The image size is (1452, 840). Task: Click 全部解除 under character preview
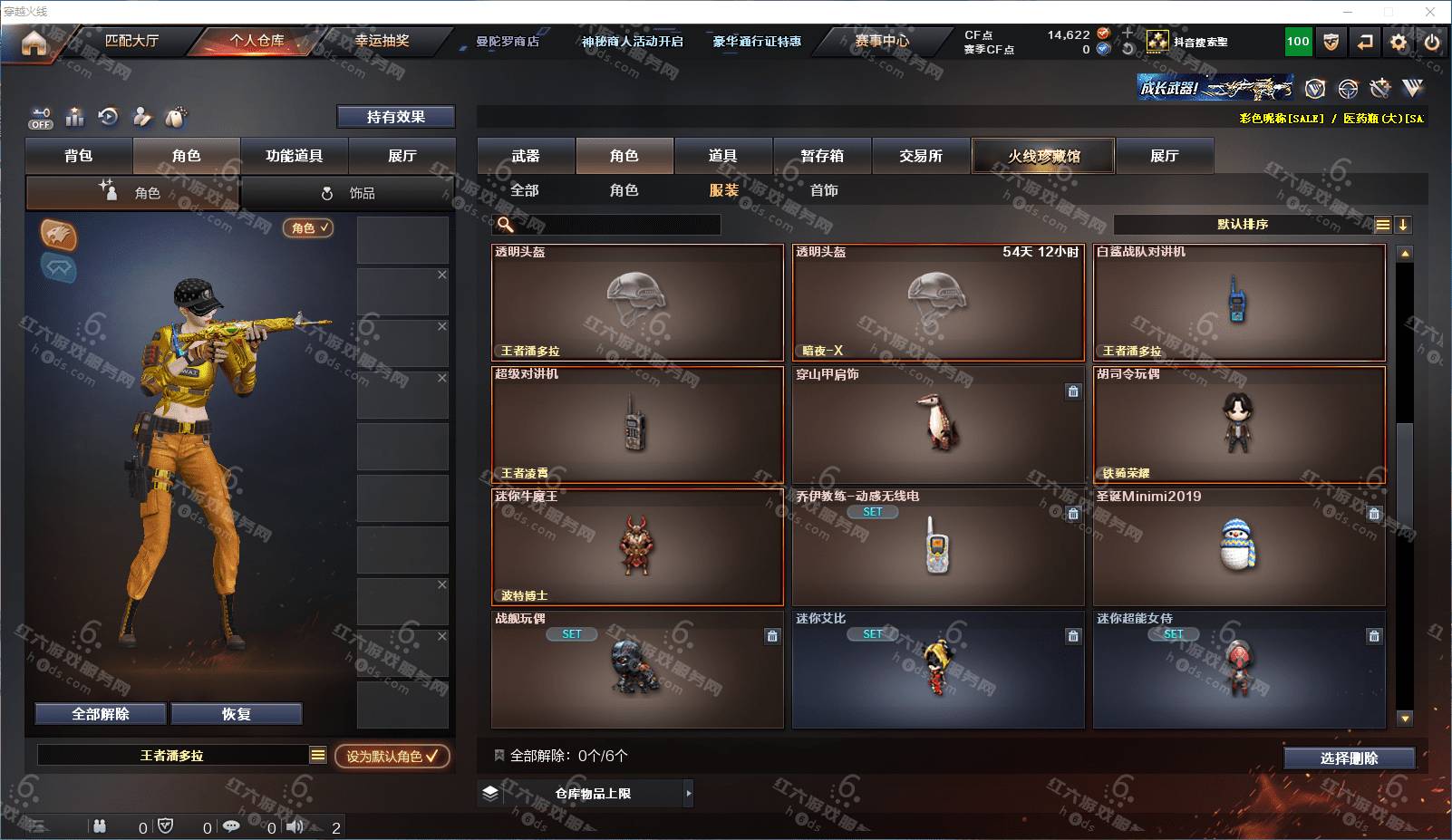(x=101, y=714)
